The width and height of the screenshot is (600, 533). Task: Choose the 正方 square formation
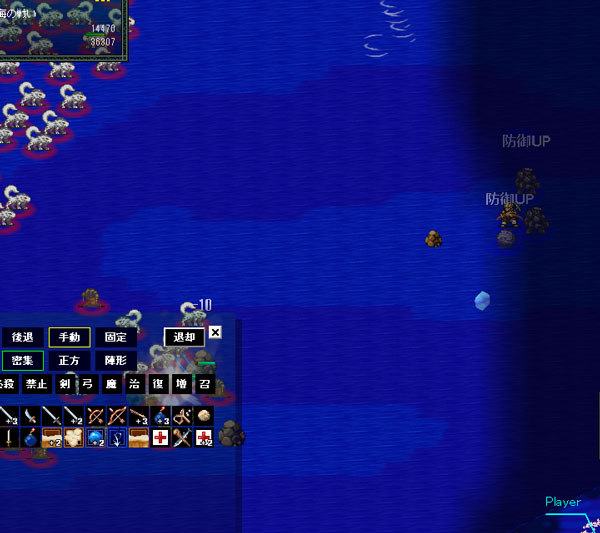[x=69, y=361]
